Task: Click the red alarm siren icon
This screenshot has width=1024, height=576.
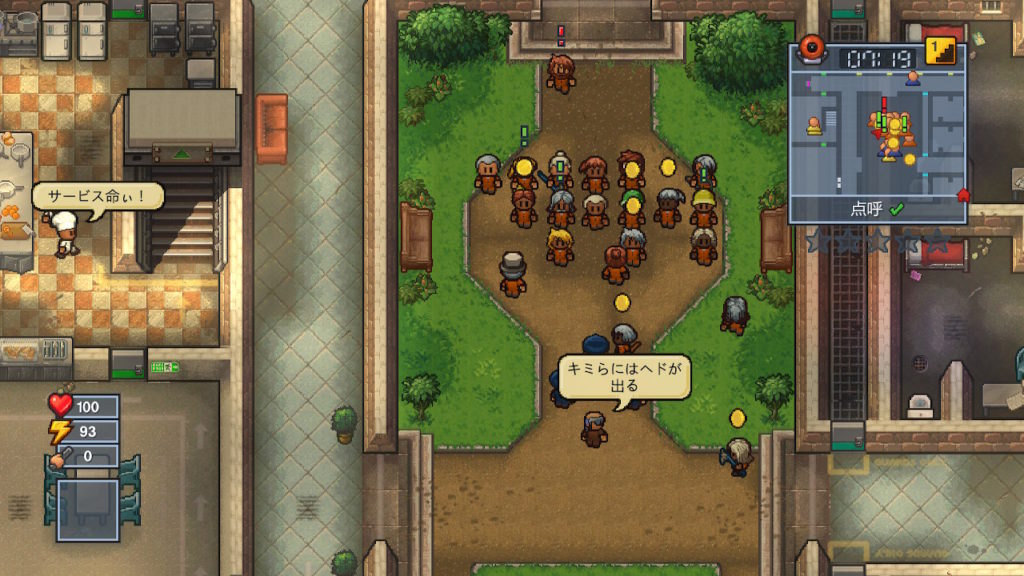Action: point(810,49)
